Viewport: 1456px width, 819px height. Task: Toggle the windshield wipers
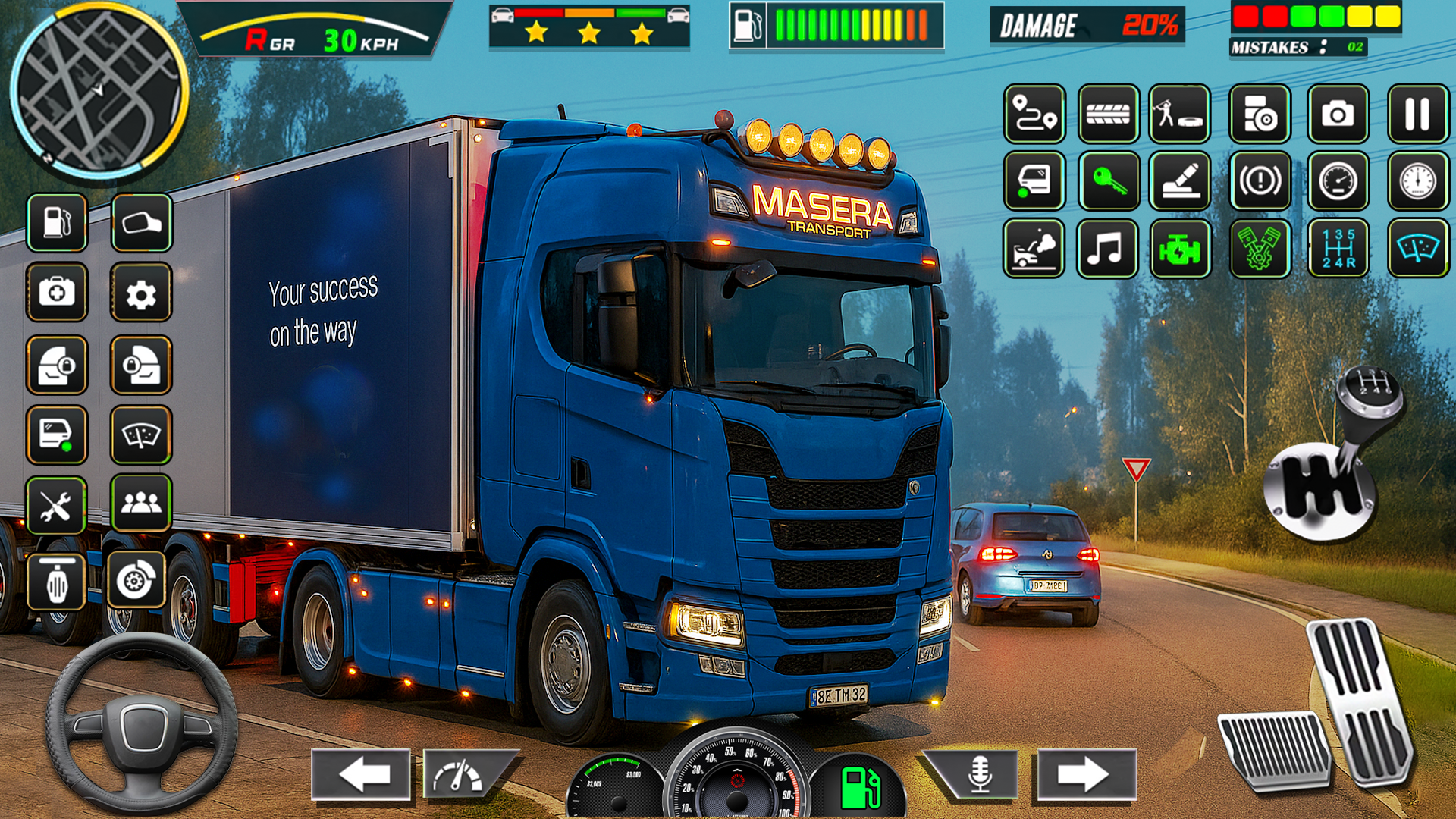coord(142,433)
